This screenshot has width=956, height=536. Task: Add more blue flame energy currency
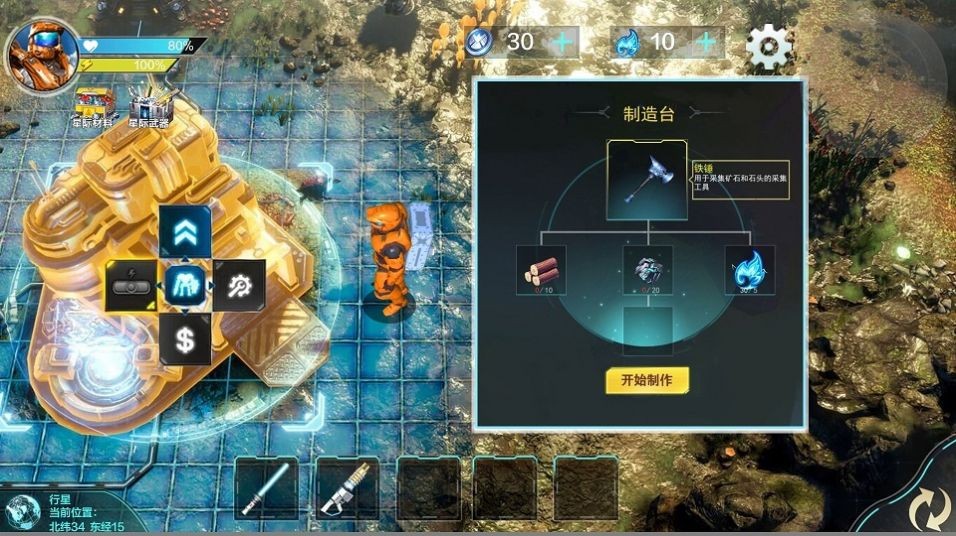tap(706, 42)
